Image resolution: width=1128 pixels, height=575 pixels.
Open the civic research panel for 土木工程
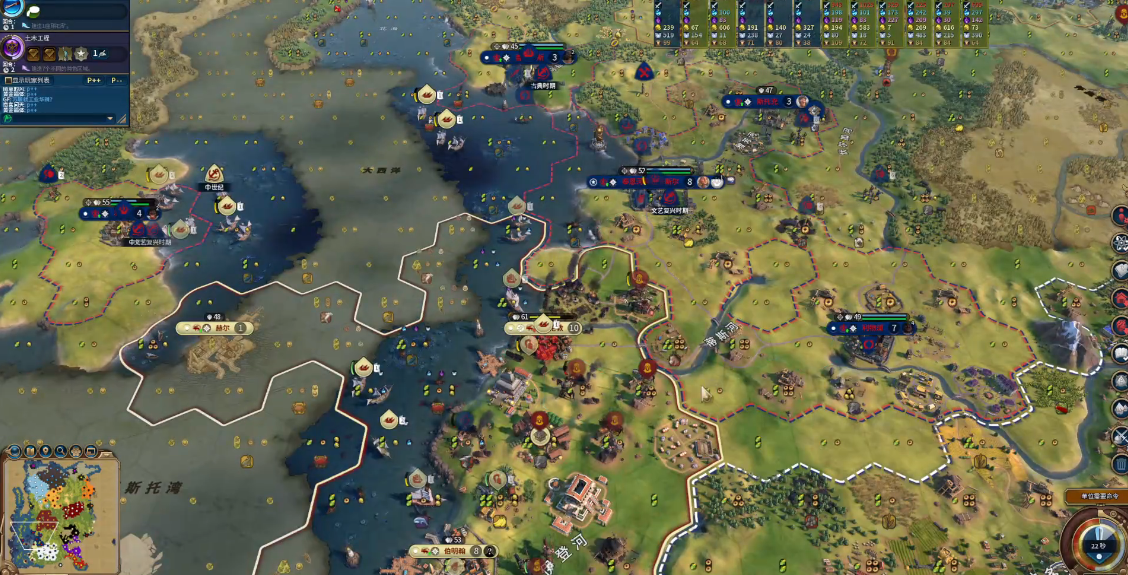(14, 48)
